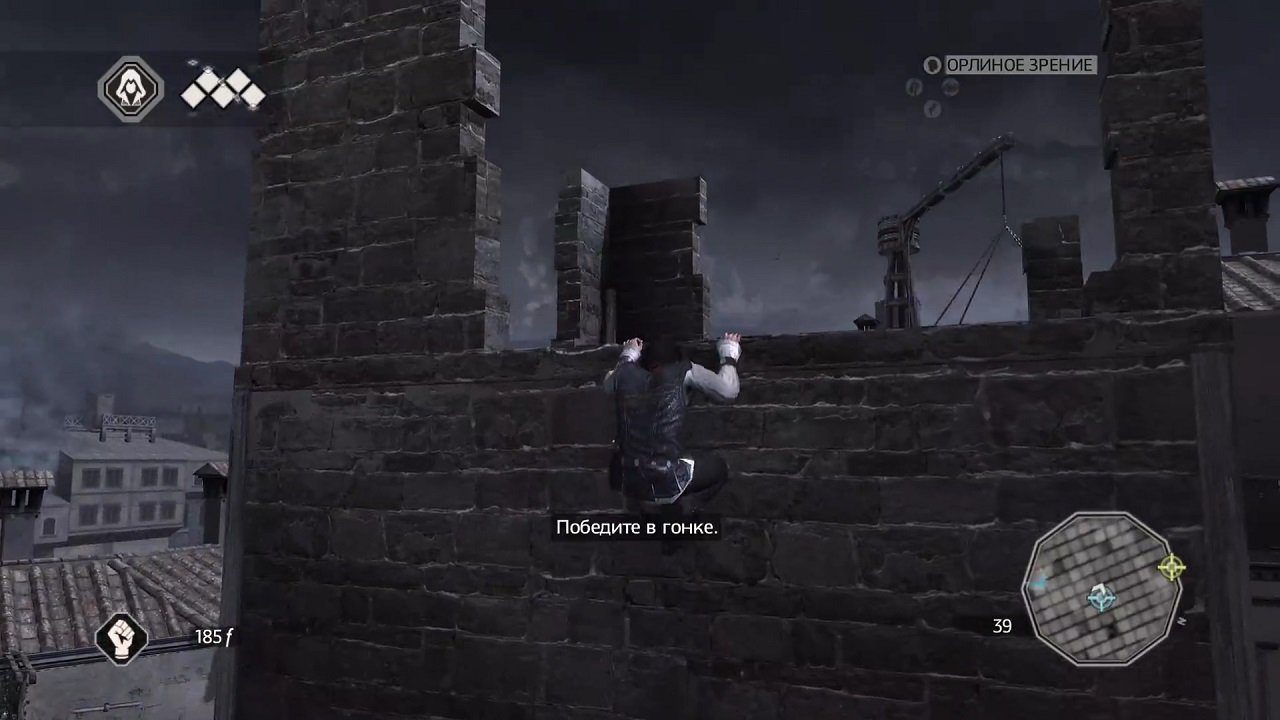The width and height of the screenshot is (1280, 720).
Task: Select the fist unarmed weapon icon
Action: click(x=122, y=641)
